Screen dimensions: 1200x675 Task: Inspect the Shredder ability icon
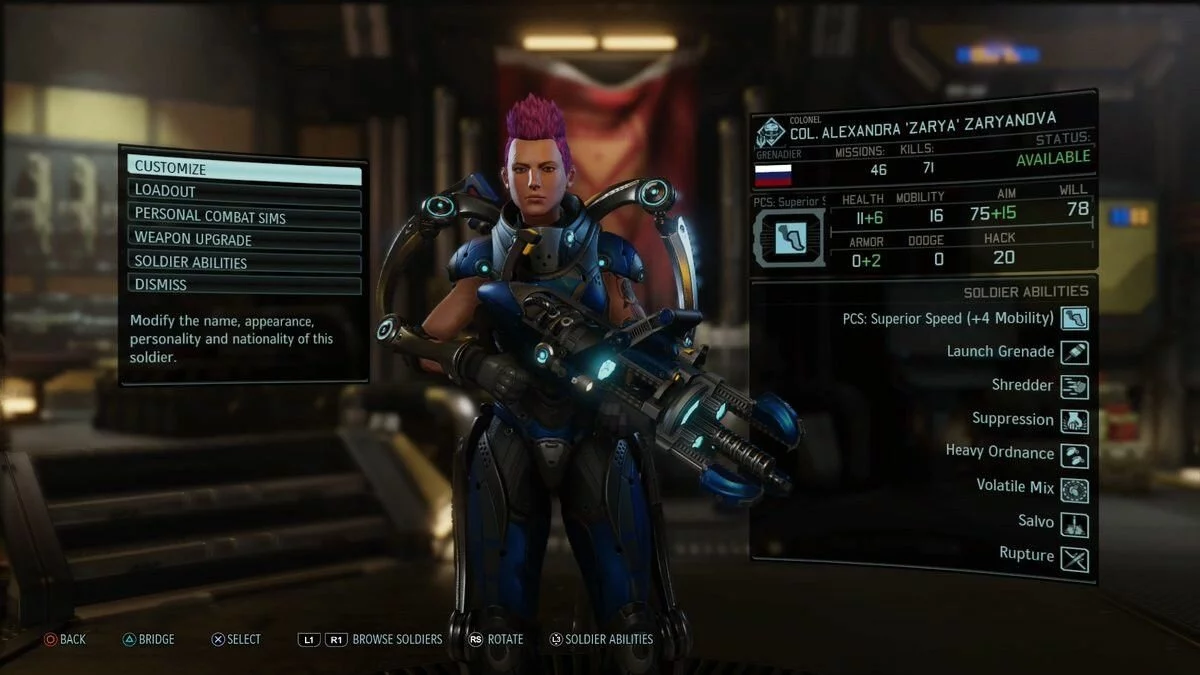tap(1074, 387)
